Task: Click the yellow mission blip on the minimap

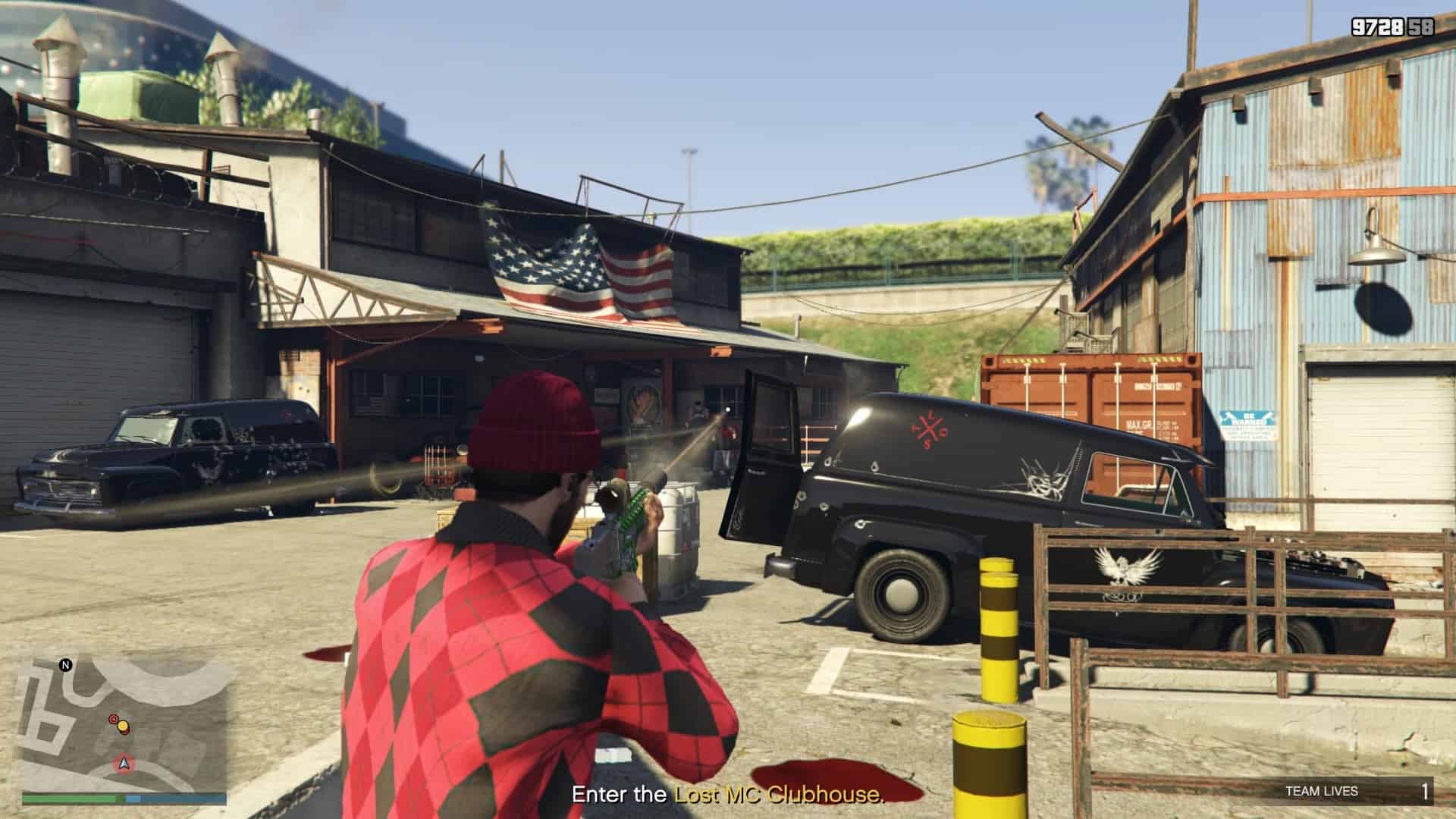Action: pos(123,726)
